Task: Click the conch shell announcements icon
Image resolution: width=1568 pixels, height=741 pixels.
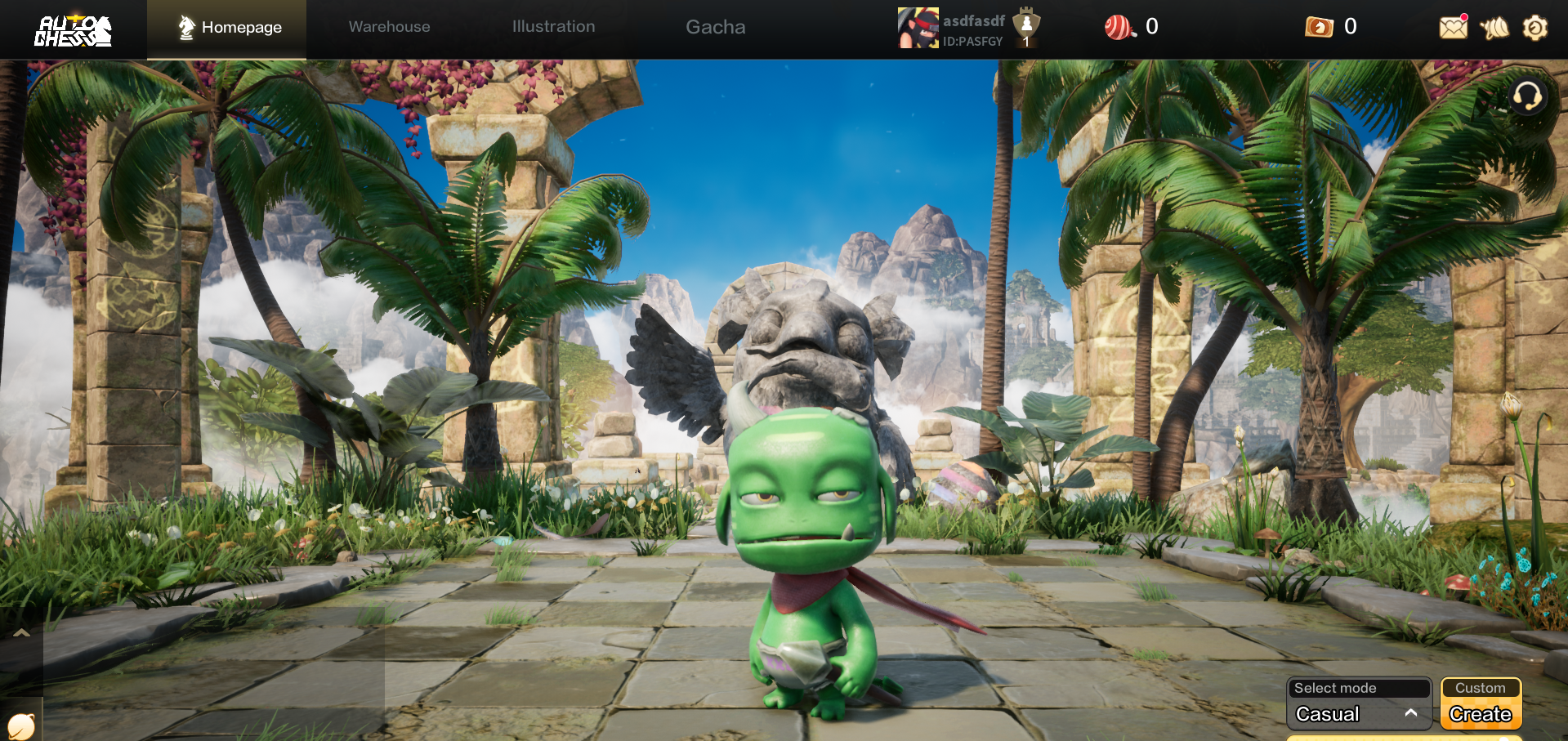Action: (1494, 27)
